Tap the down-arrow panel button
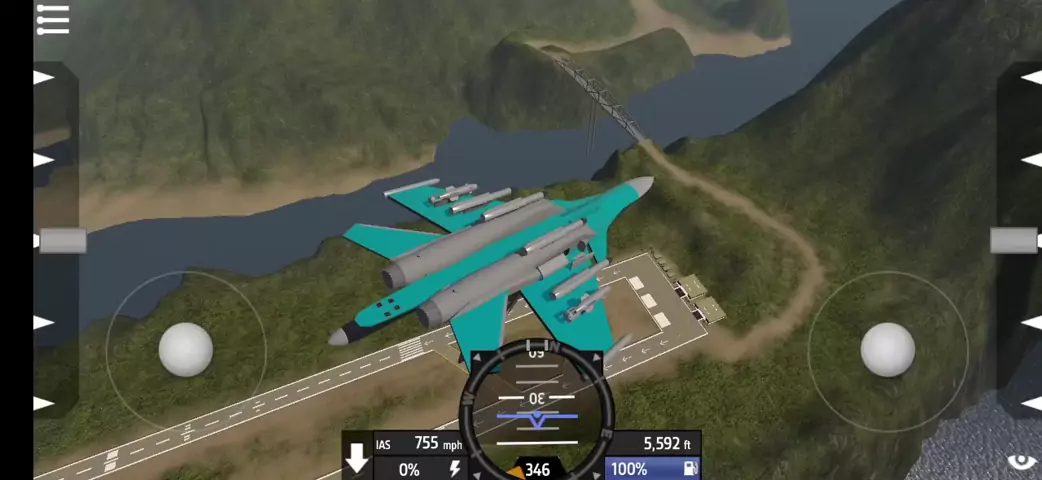 click(357, 459)
